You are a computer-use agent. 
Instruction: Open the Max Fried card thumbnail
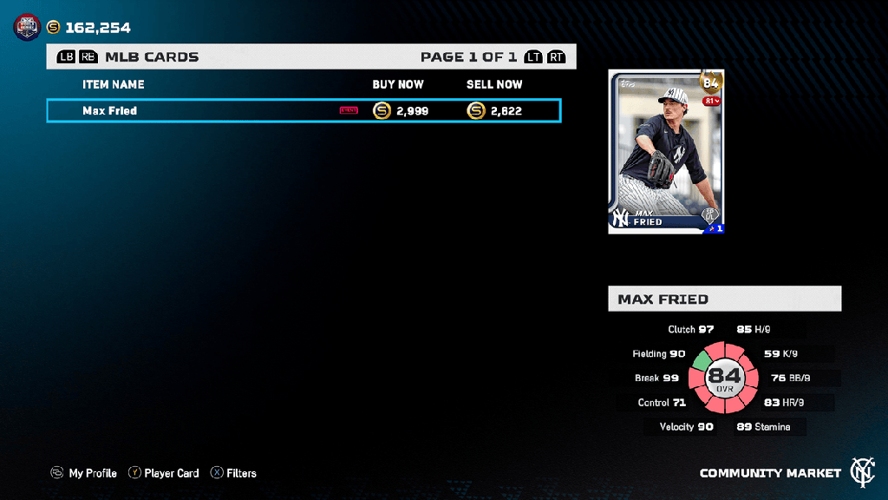(666, 152)
